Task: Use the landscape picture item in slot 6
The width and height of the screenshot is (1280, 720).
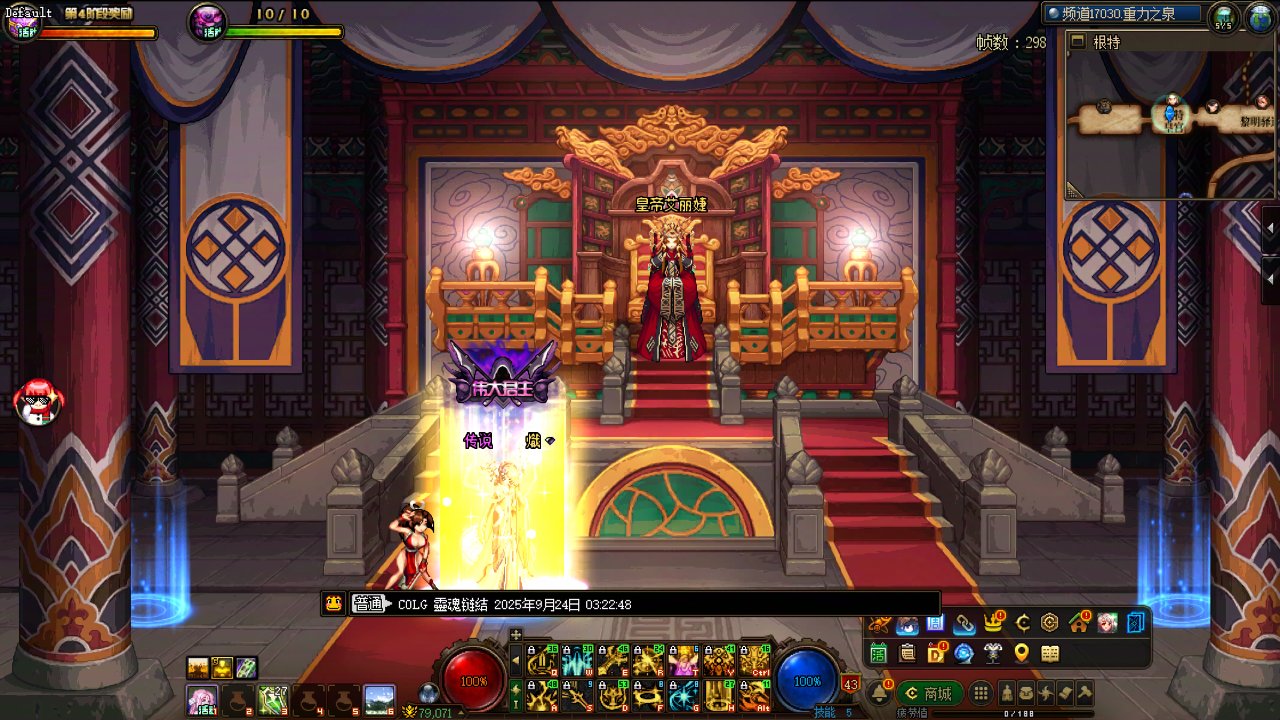Action: point(379,698)
